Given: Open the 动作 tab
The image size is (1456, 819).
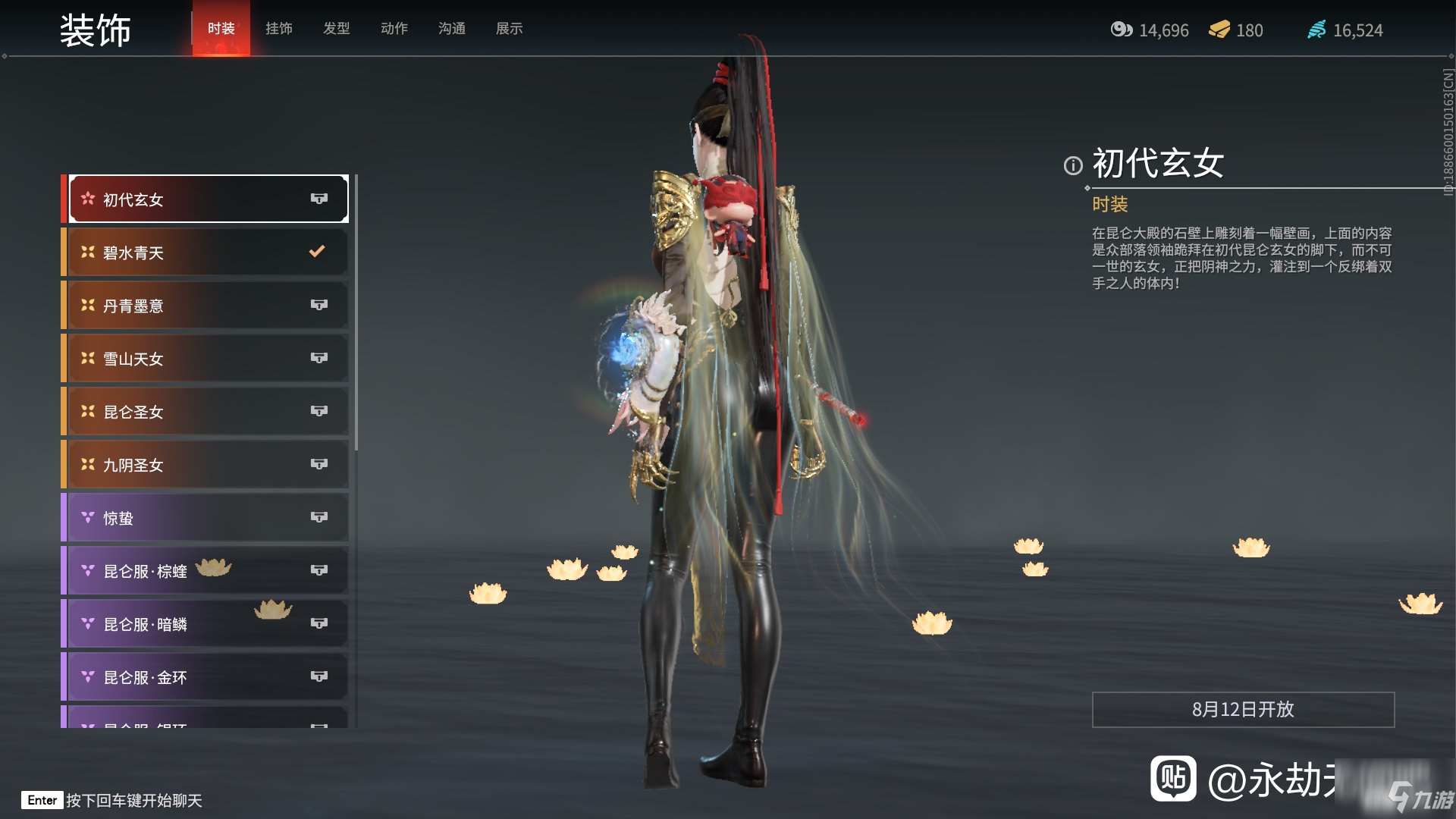Looking at the screenshot, I should [394, 29].
